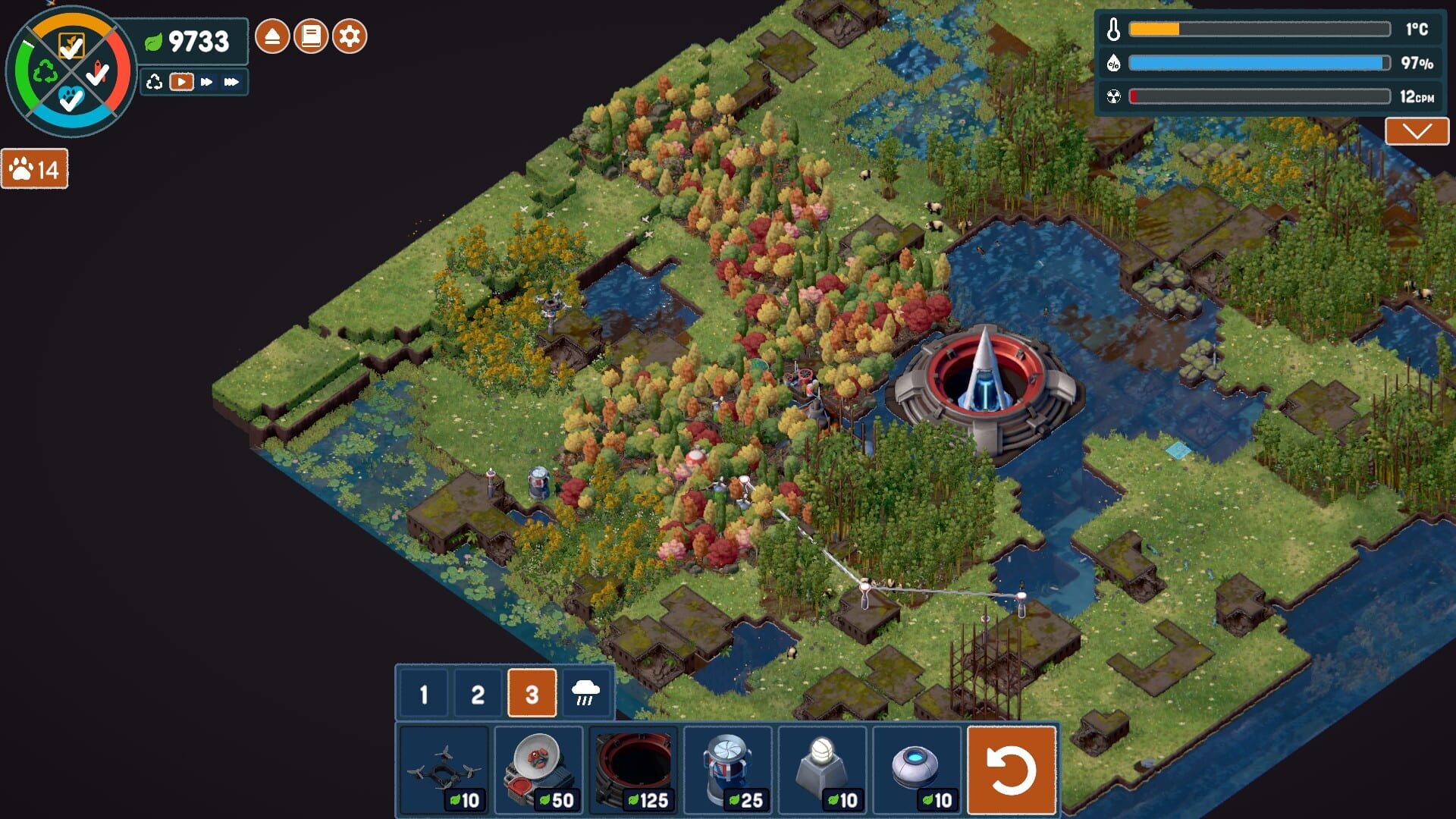1456x819 pixels.
Task: Select the recycling silo building costing 50
Action: pyautogui.click(x=538, y=766)
